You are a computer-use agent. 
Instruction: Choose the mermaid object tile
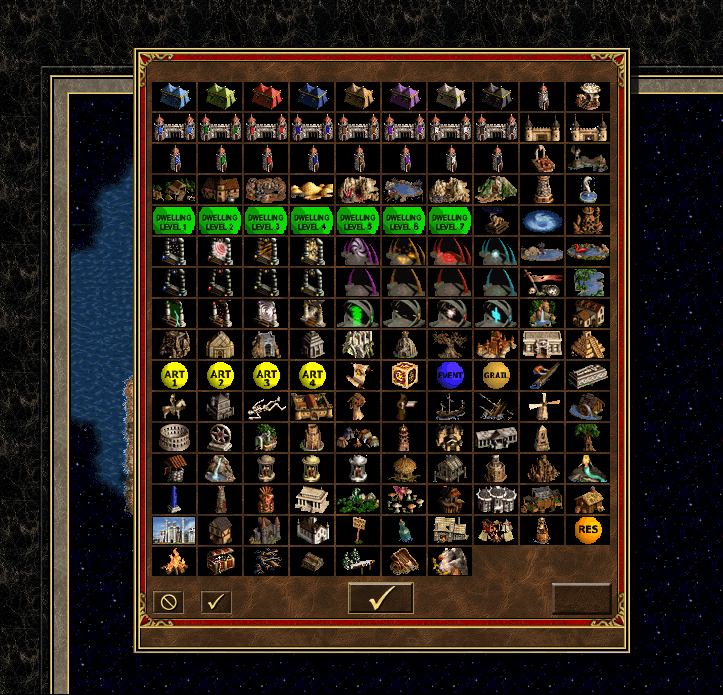588,468
